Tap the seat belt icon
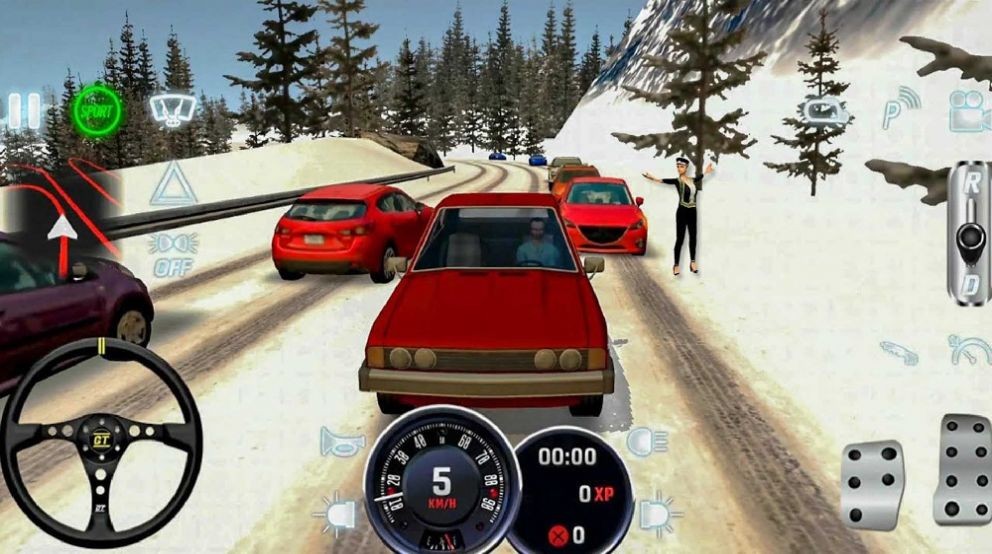 tap(900, 352)
